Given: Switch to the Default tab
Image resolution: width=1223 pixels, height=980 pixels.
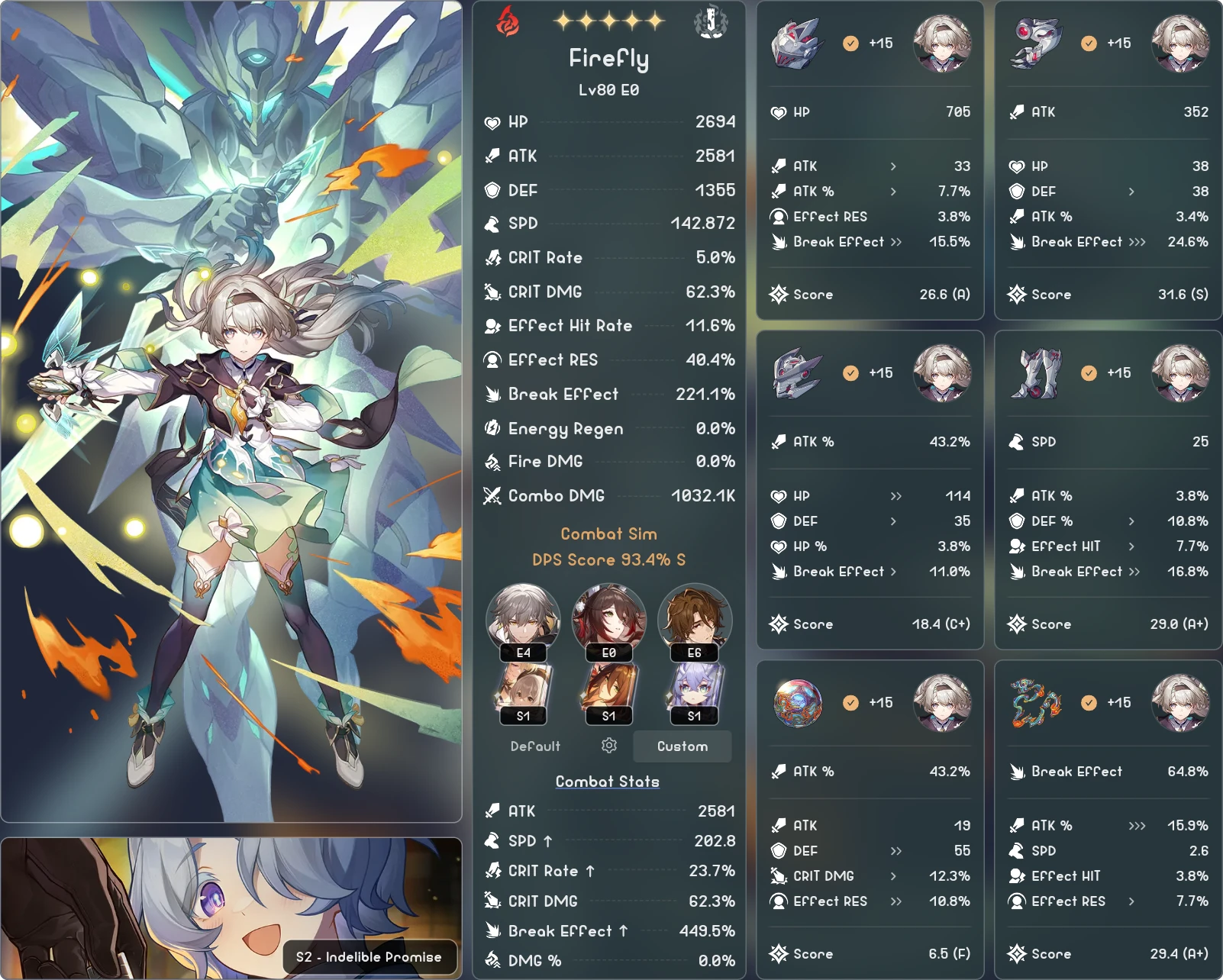Looking at the screenshot, I should pyautogui.click(x=534, y=746).
